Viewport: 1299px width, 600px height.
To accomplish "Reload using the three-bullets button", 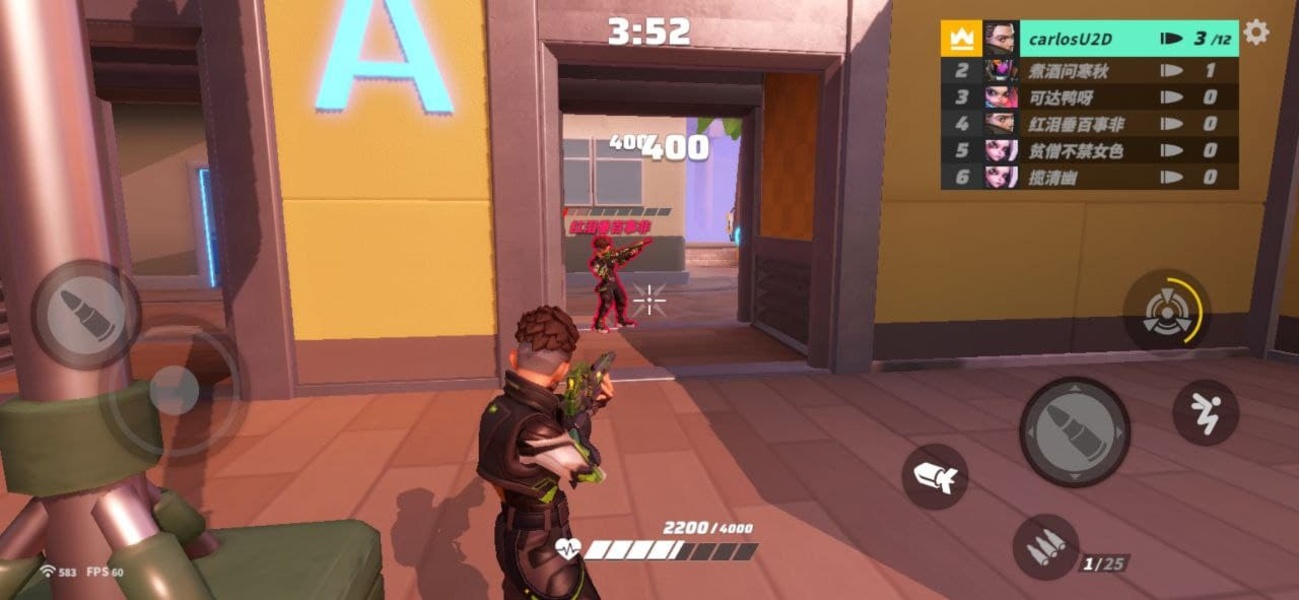I will pyautogui.click(x=1045, y=547).
